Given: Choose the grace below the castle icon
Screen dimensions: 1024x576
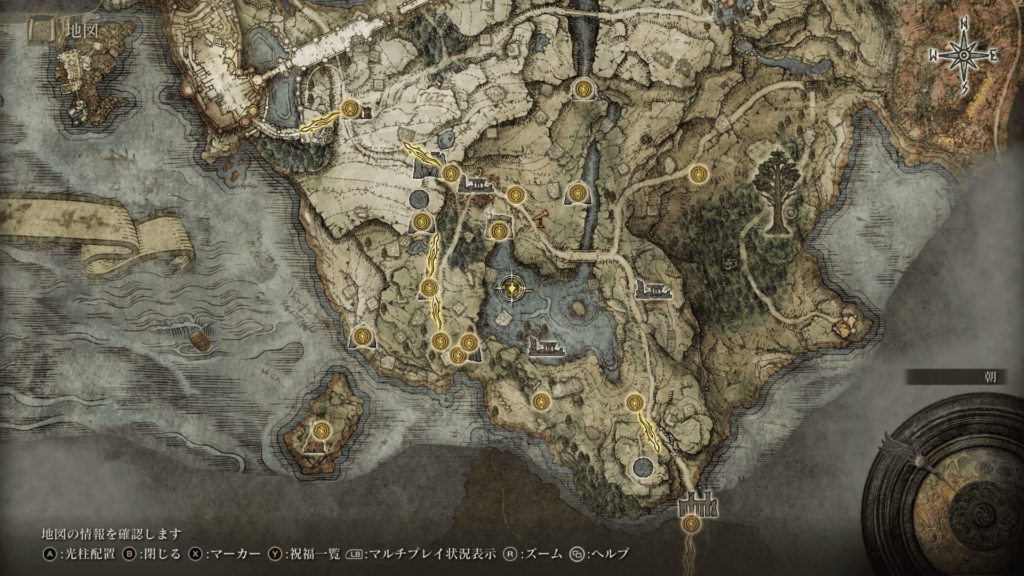Looking at the screenshot, I should [691, 522].
